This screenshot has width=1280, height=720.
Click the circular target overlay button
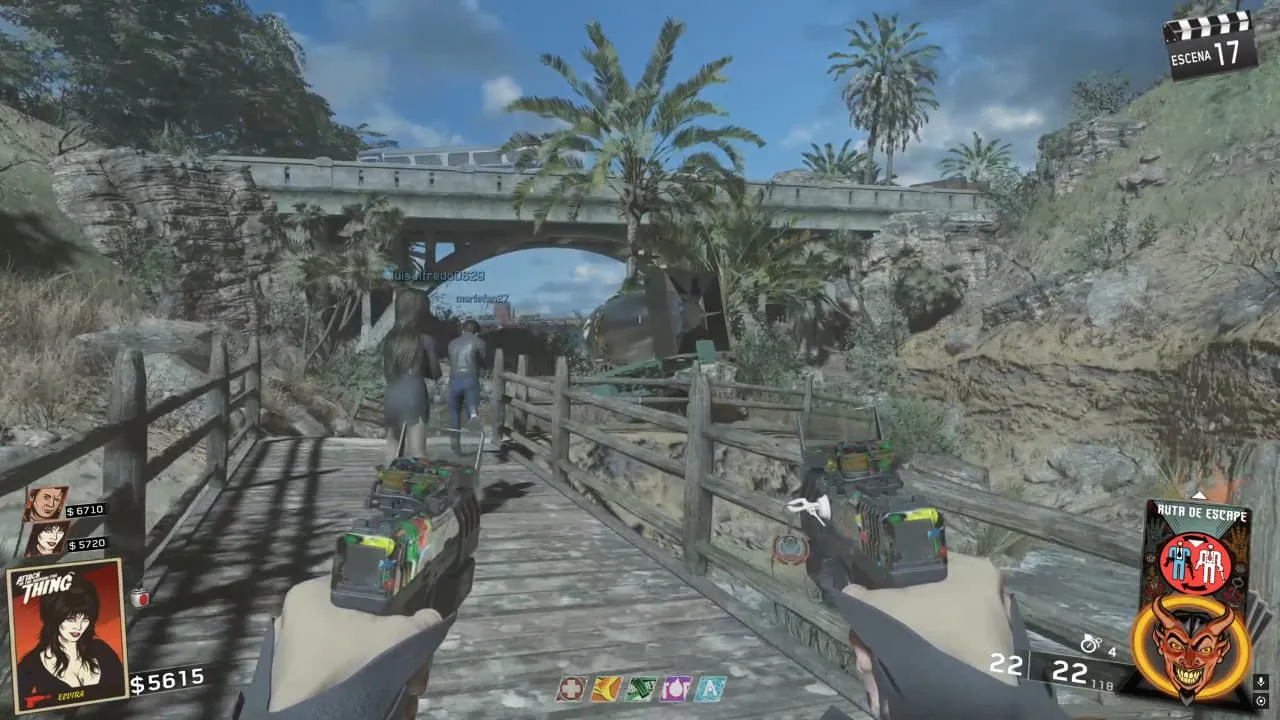tap(1260, 702)
